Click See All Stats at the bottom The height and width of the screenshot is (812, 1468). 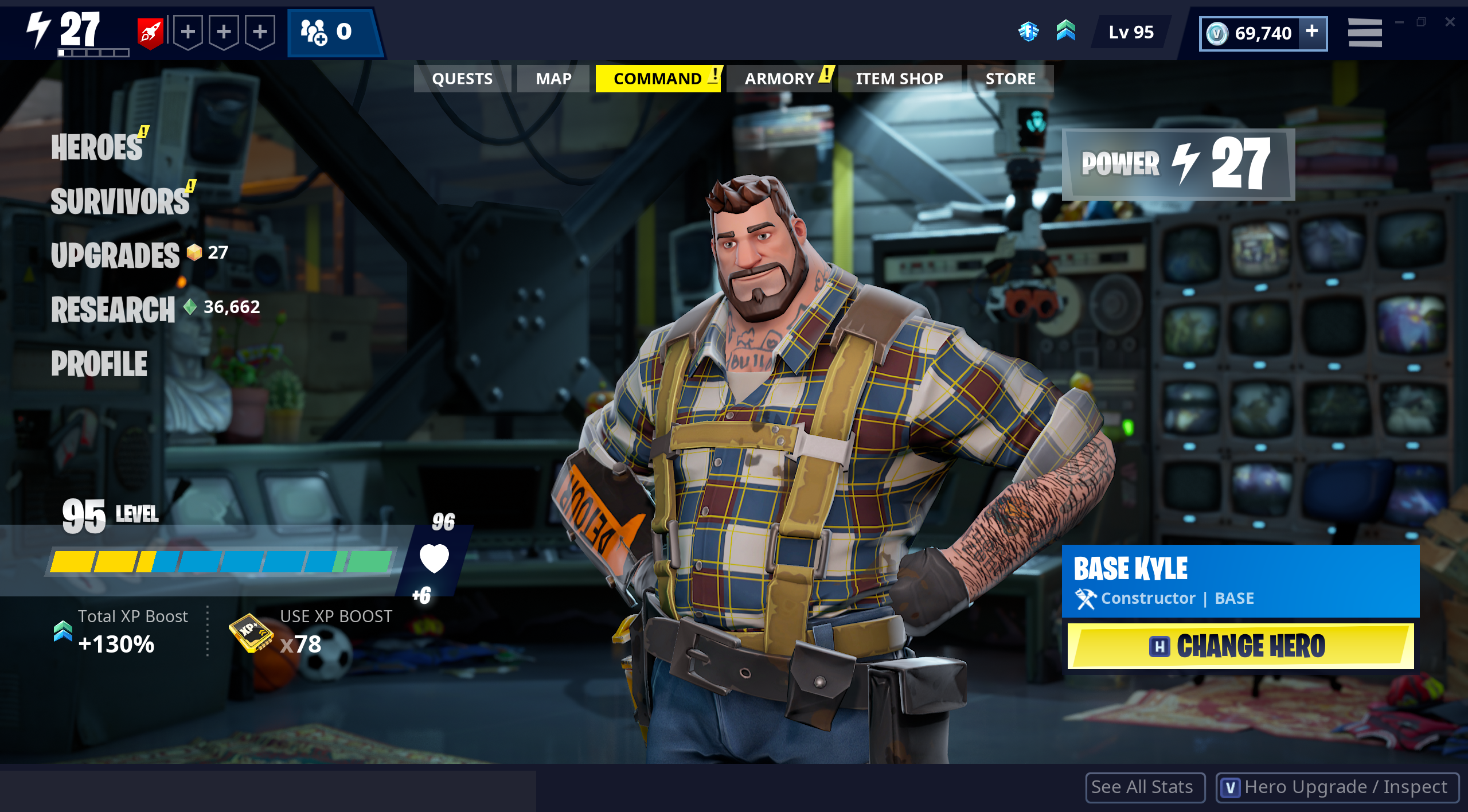[1145, 787]
